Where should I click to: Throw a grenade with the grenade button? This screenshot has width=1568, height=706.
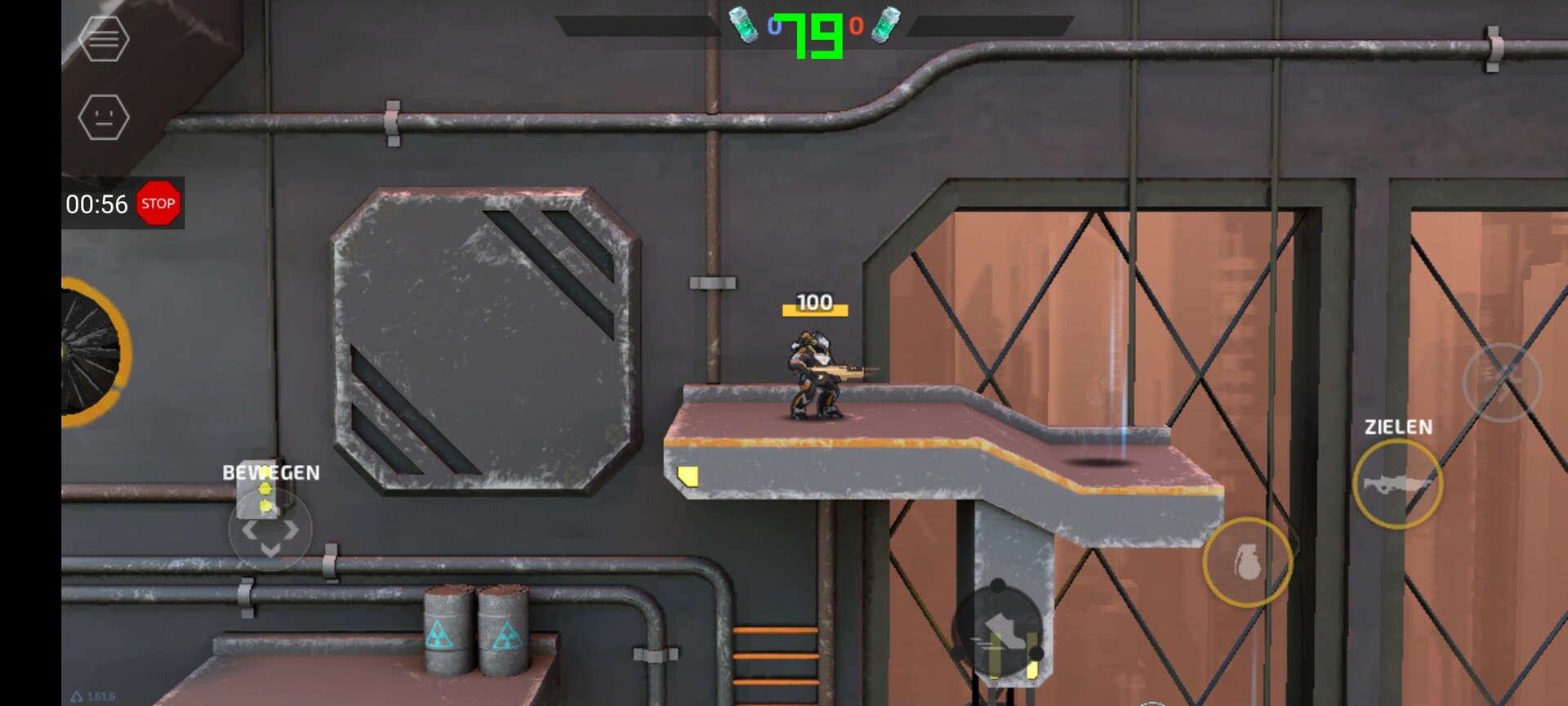point(1246,562)
